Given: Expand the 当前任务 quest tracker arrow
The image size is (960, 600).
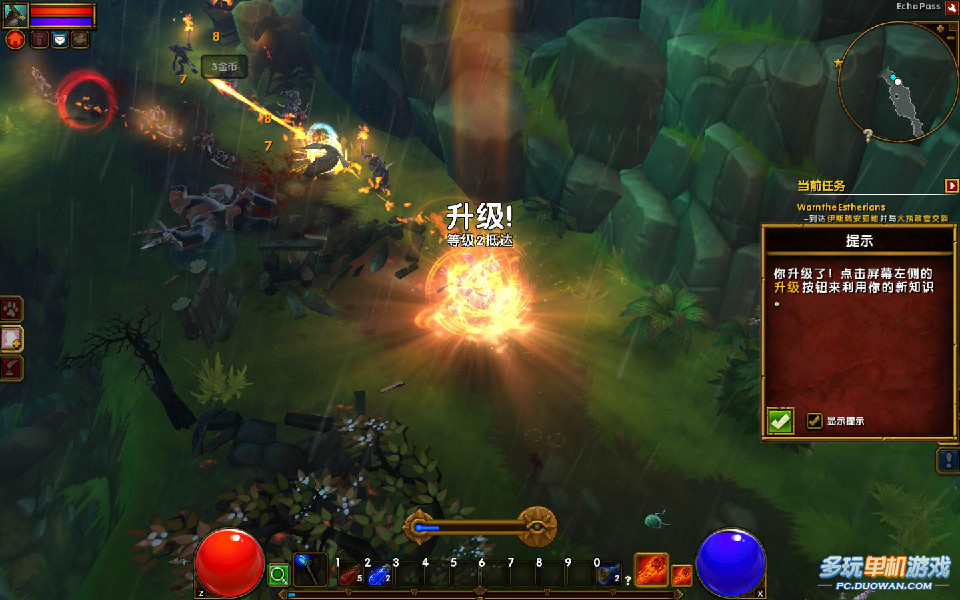Looking at the screenshot, I should pos(951,185).
